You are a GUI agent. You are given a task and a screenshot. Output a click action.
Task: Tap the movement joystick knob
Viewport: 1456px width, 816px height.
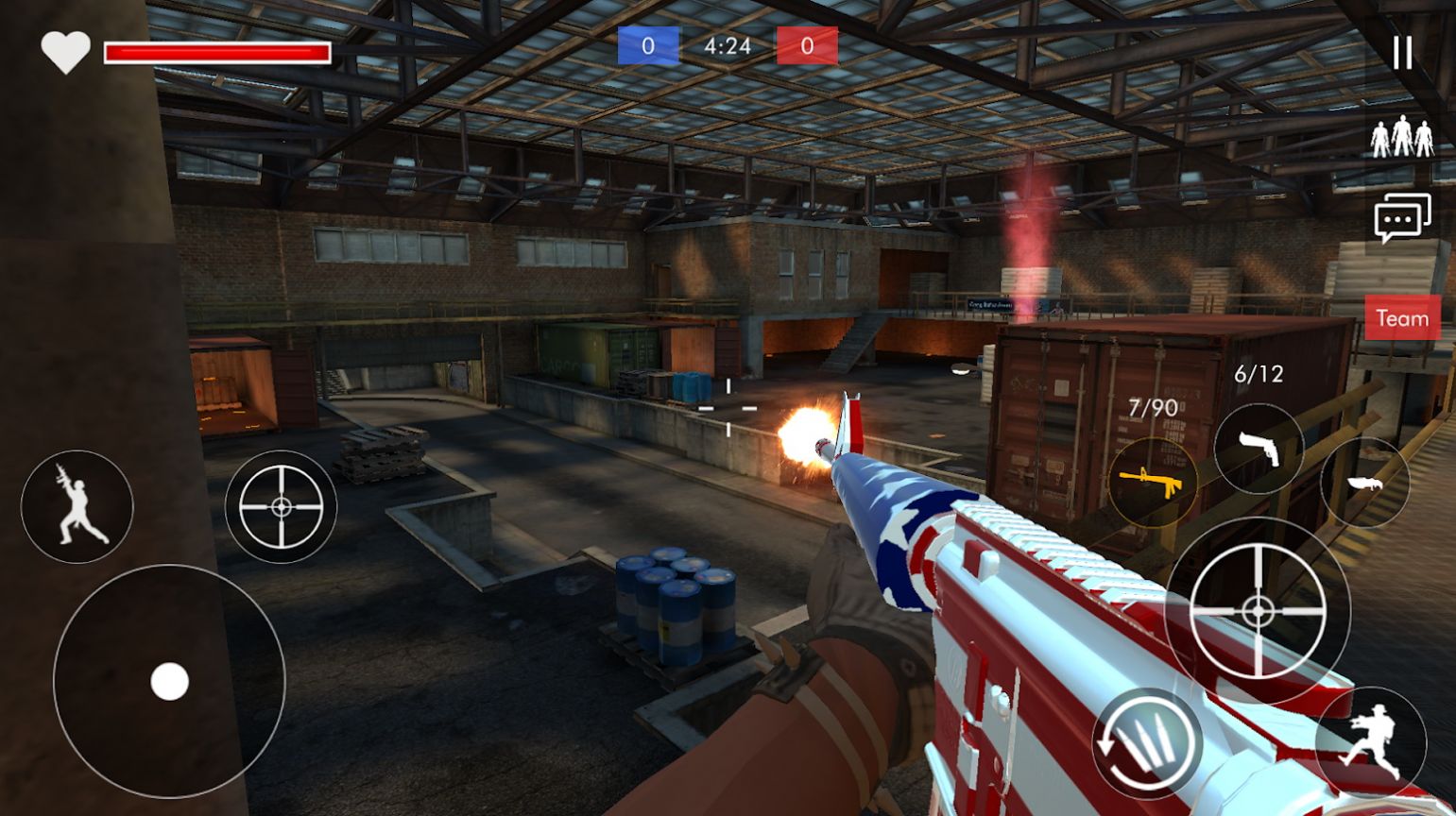pos(170,681)
